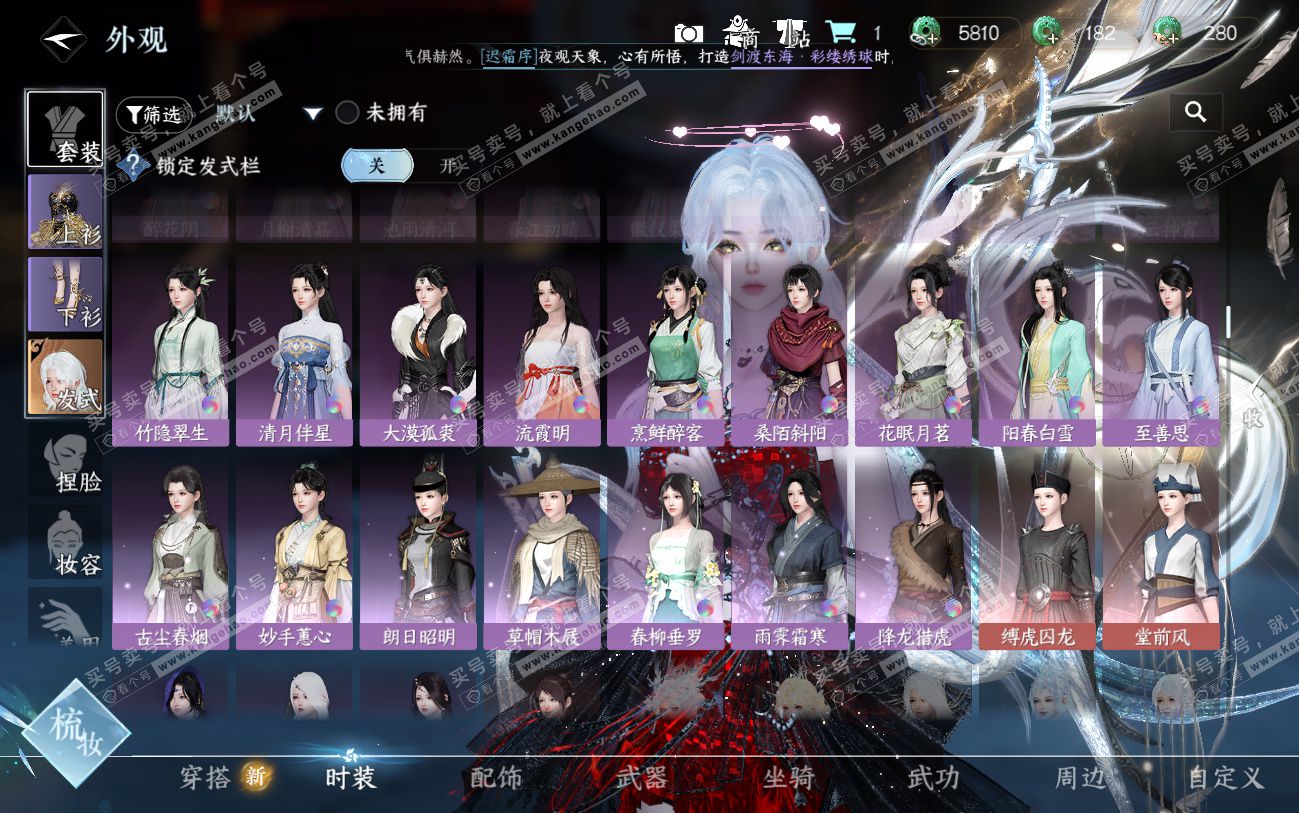Image resolution: width=1299 pixels, height=813 pixels.
Task: Switch to the 配饰 accessories tab
Action: pos(496,777)
